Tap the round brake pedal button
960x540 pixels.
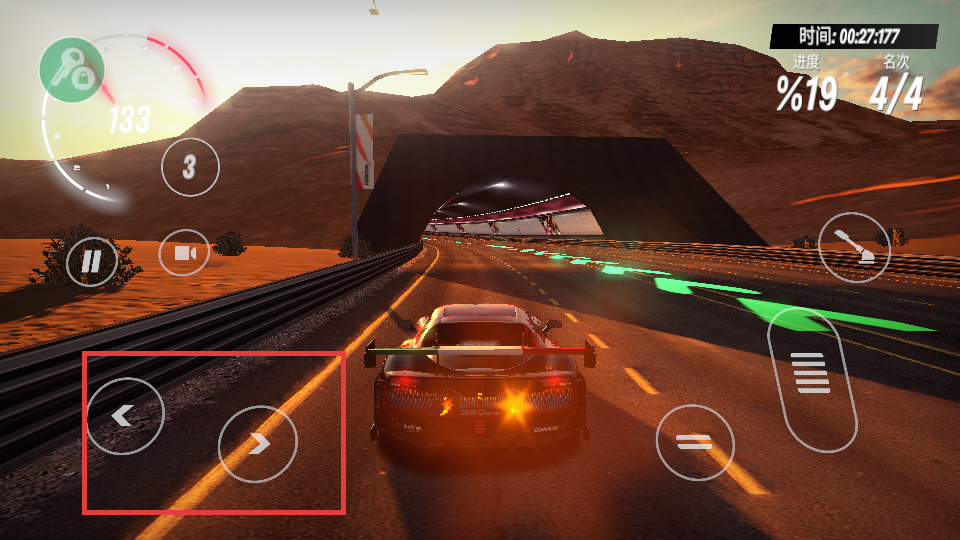tap(695, 443)
